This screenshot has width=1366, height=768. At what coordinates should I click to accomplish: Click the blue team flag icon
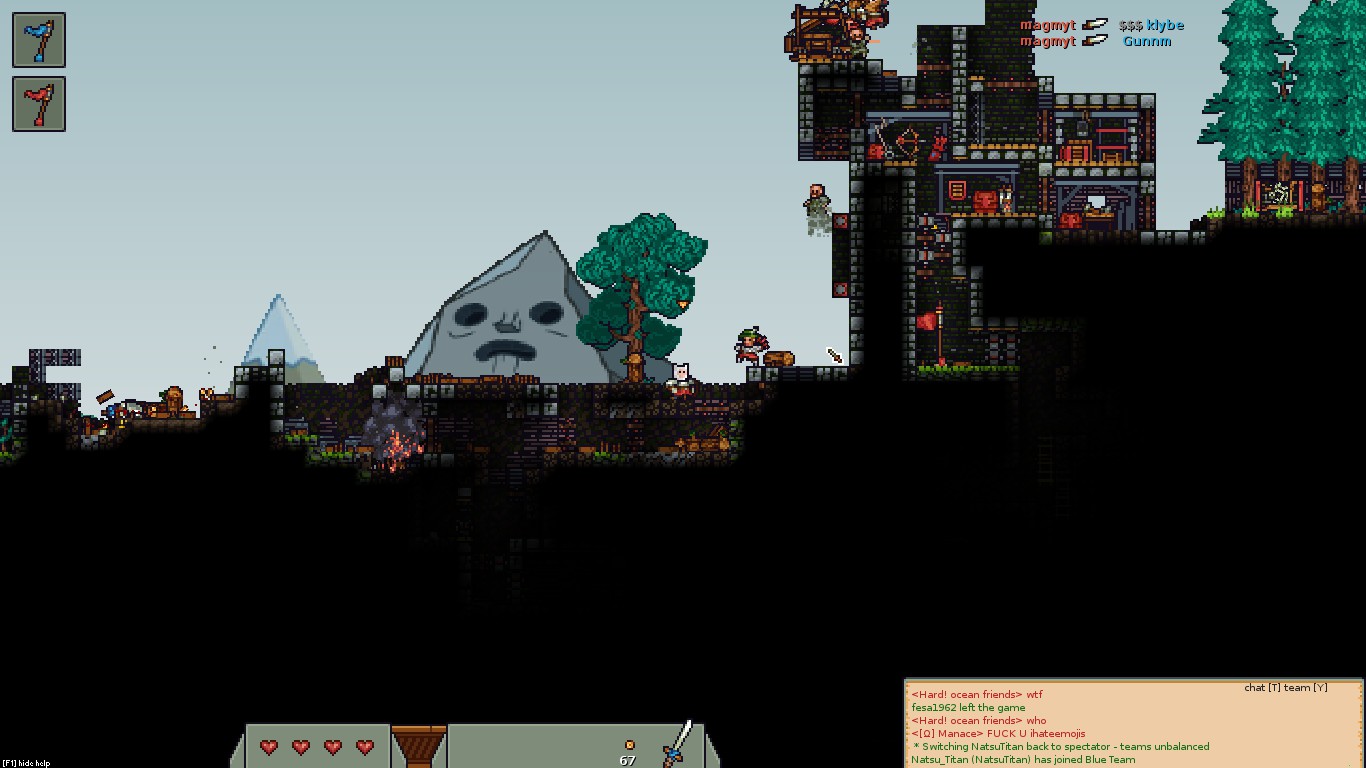click(39, 40)
